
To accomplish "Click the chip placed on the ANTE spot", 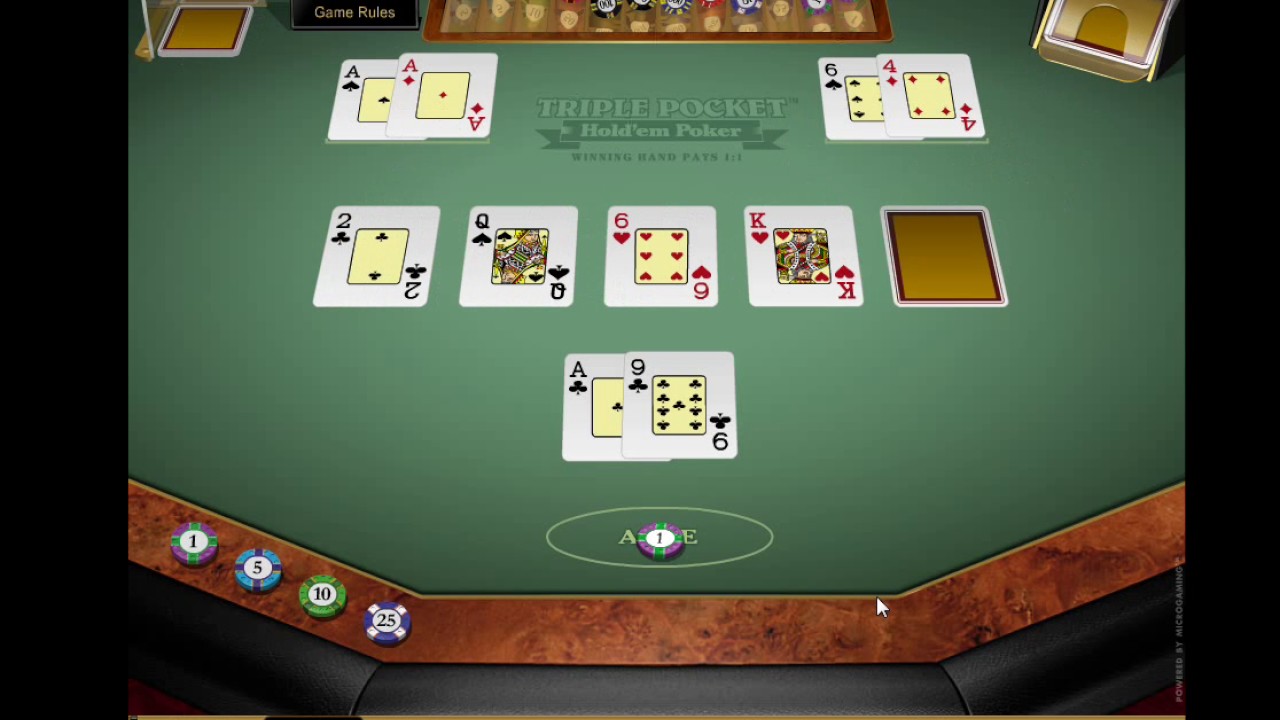I will pos(659,538).
